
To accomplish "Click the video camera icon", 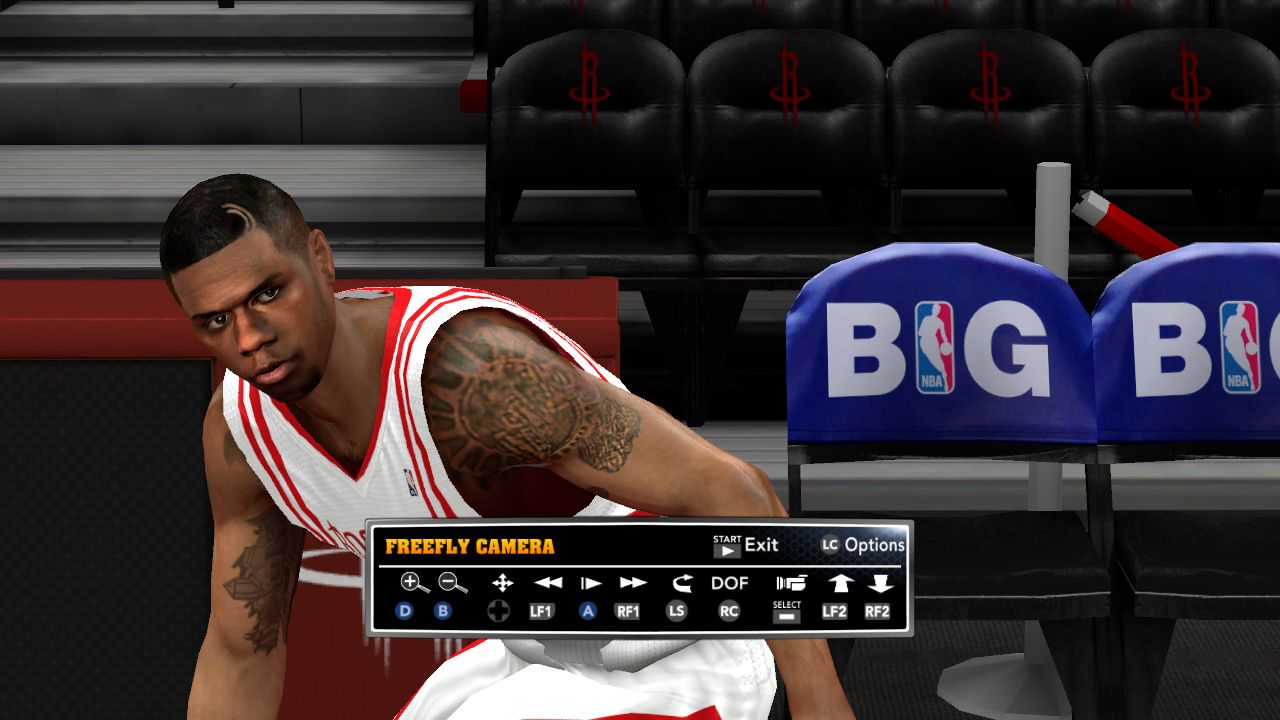I will [790, 583].
